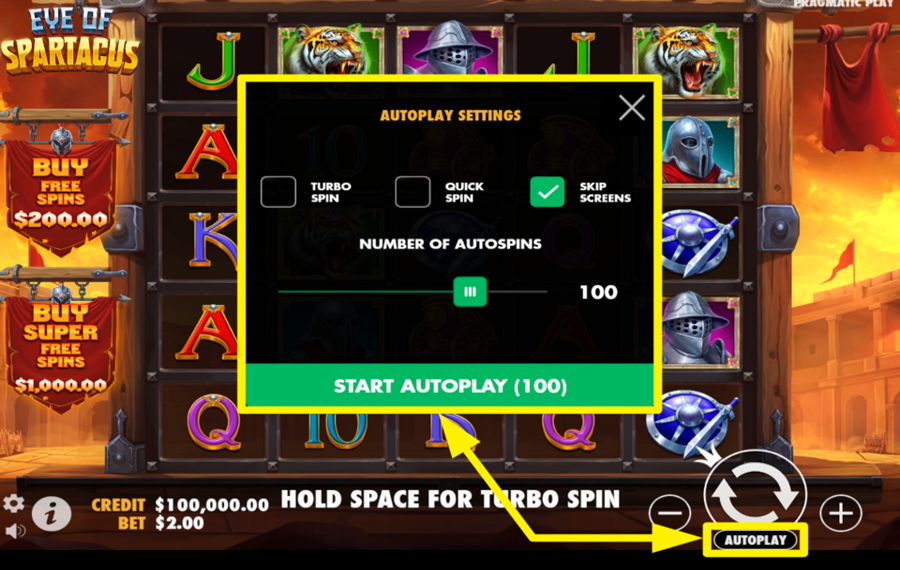Toggle sound with the speaker icon
900x570 pixels.
[12, 530]
